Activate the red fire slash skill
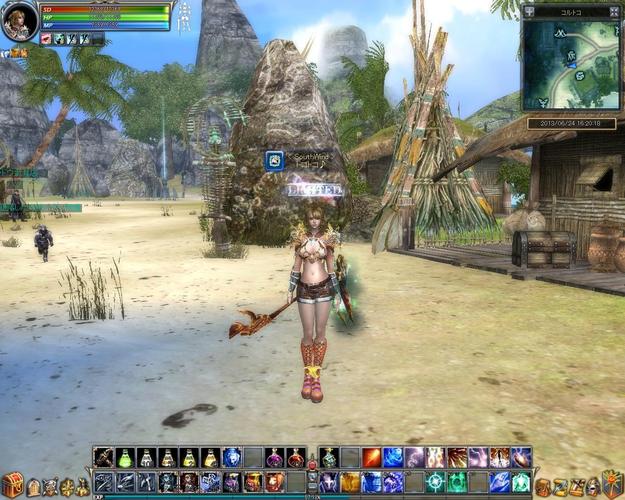The width and height of the screenshot is (625, 500). 372,458
